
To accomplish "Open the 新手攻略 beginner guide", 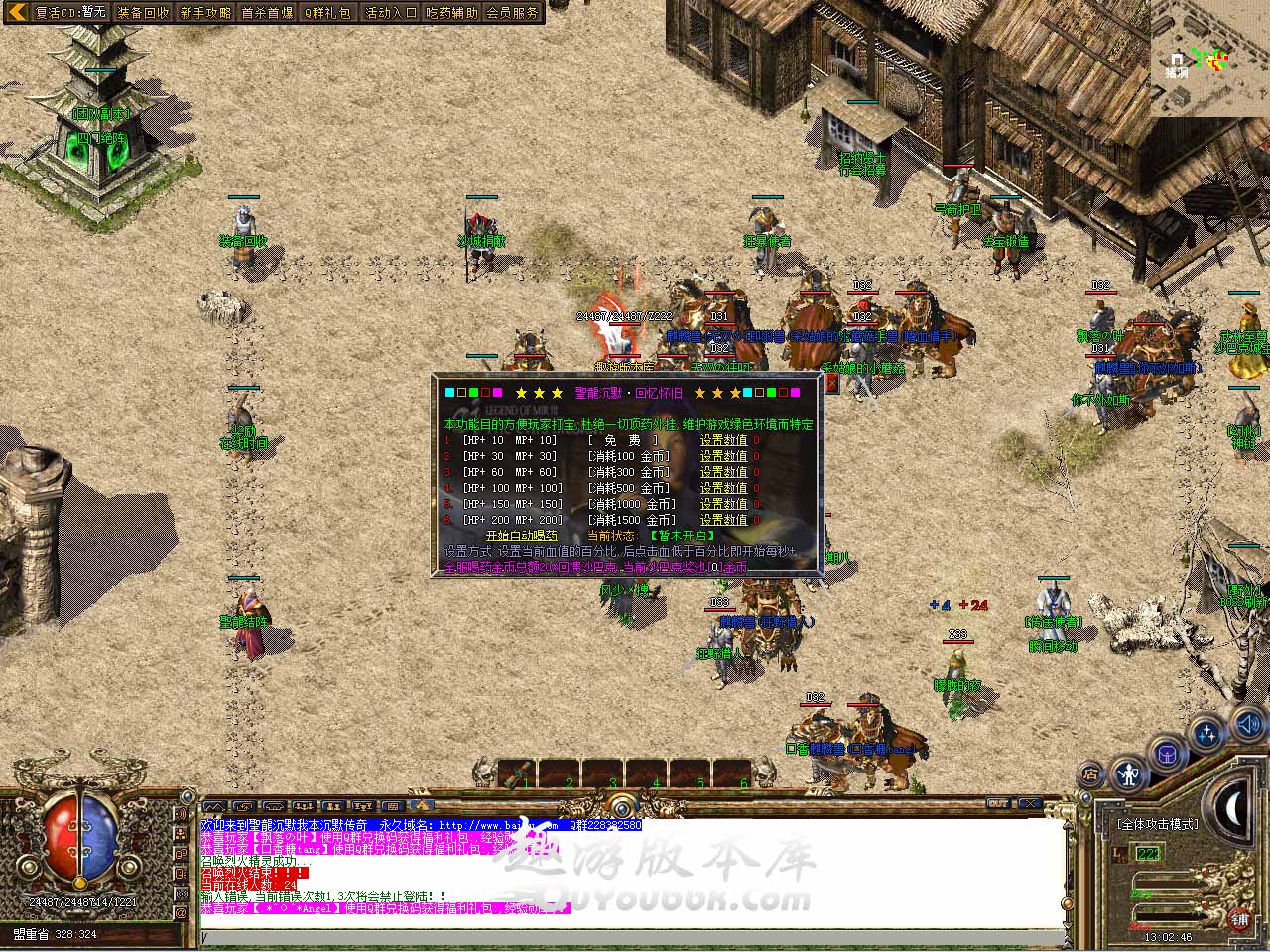I will tap(205, 13).
